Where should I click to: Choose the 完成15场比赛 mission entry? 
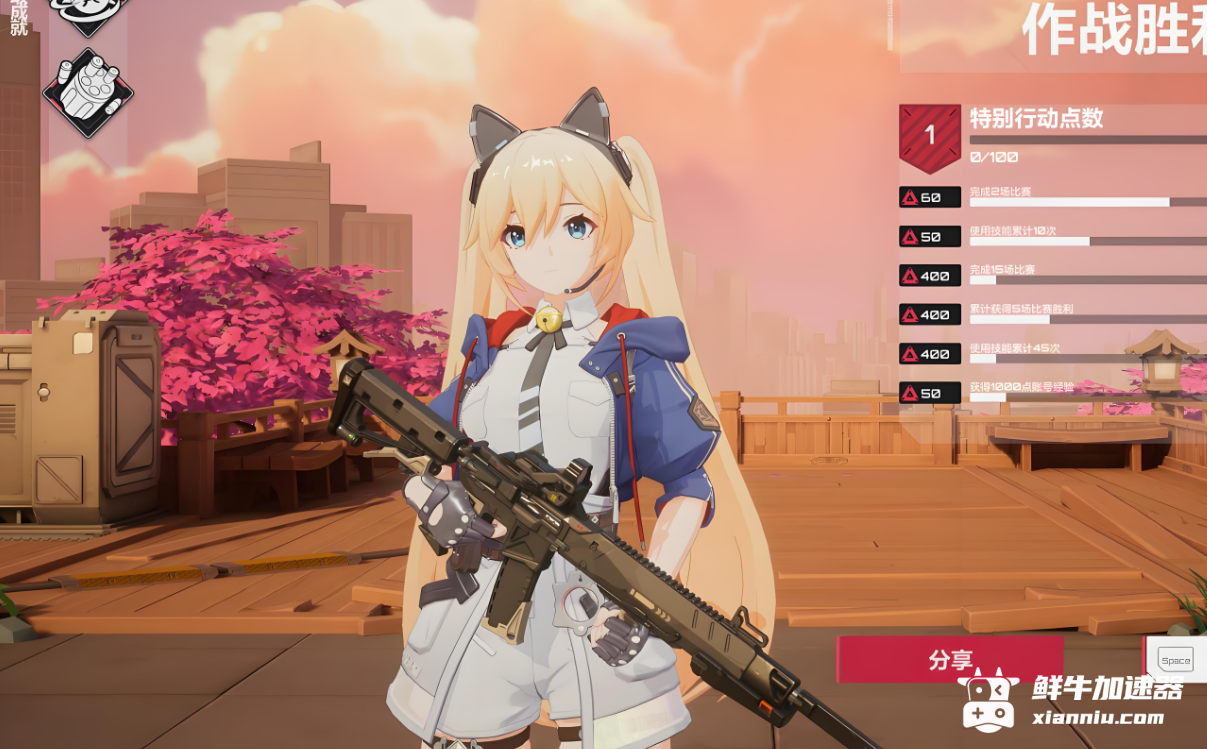tap(1050, 275)
